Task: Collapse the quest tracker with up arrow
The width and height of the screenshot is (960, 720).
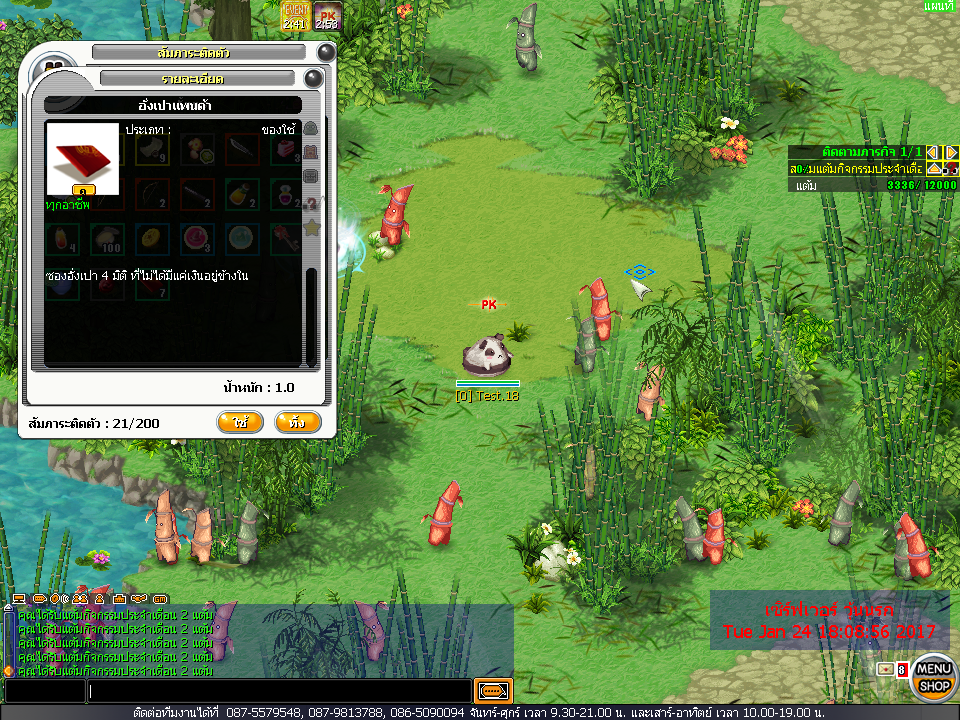Action: pos(933,169)
